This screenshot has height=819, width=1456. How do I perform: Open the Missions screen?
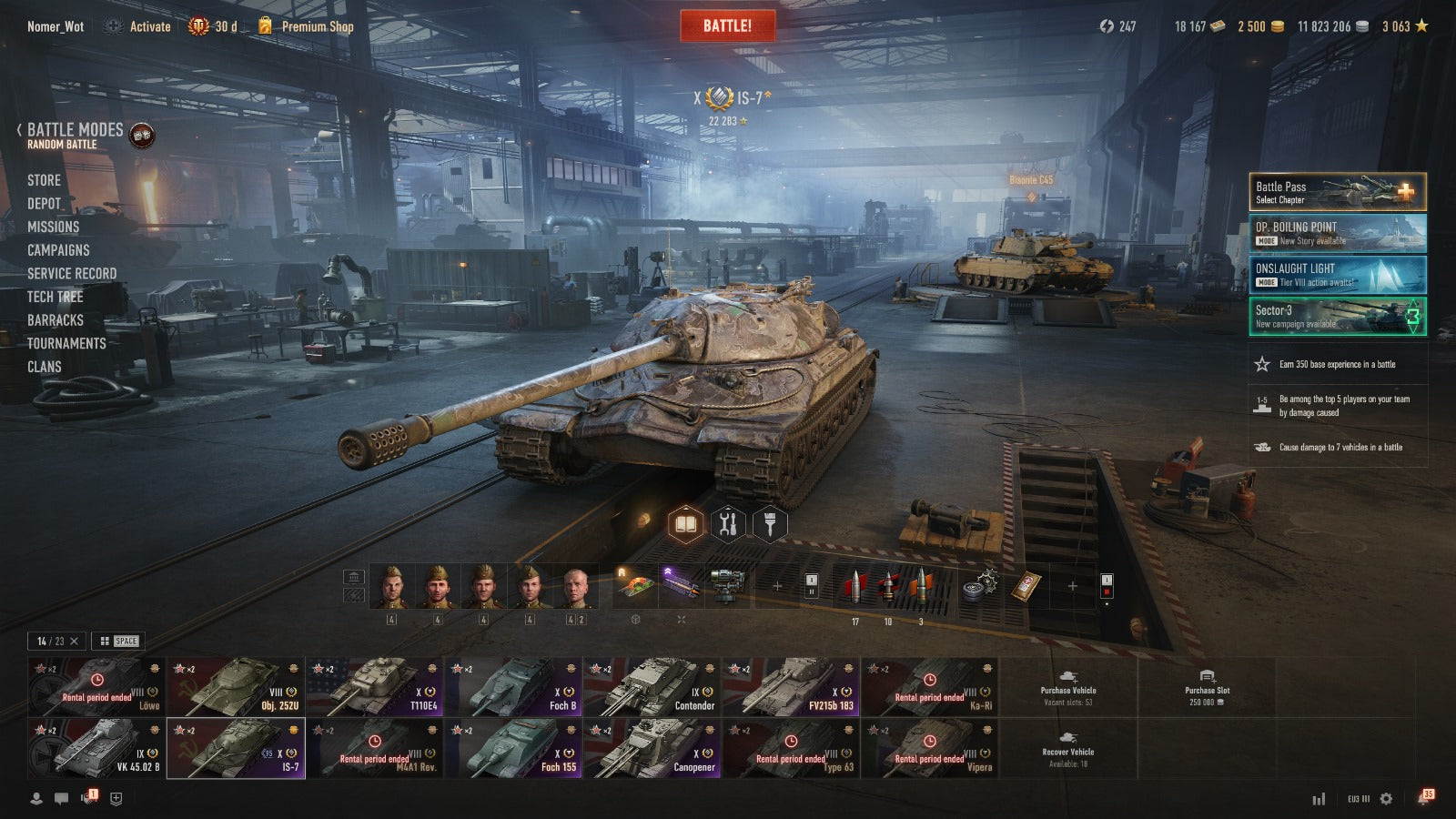point(53,227)
